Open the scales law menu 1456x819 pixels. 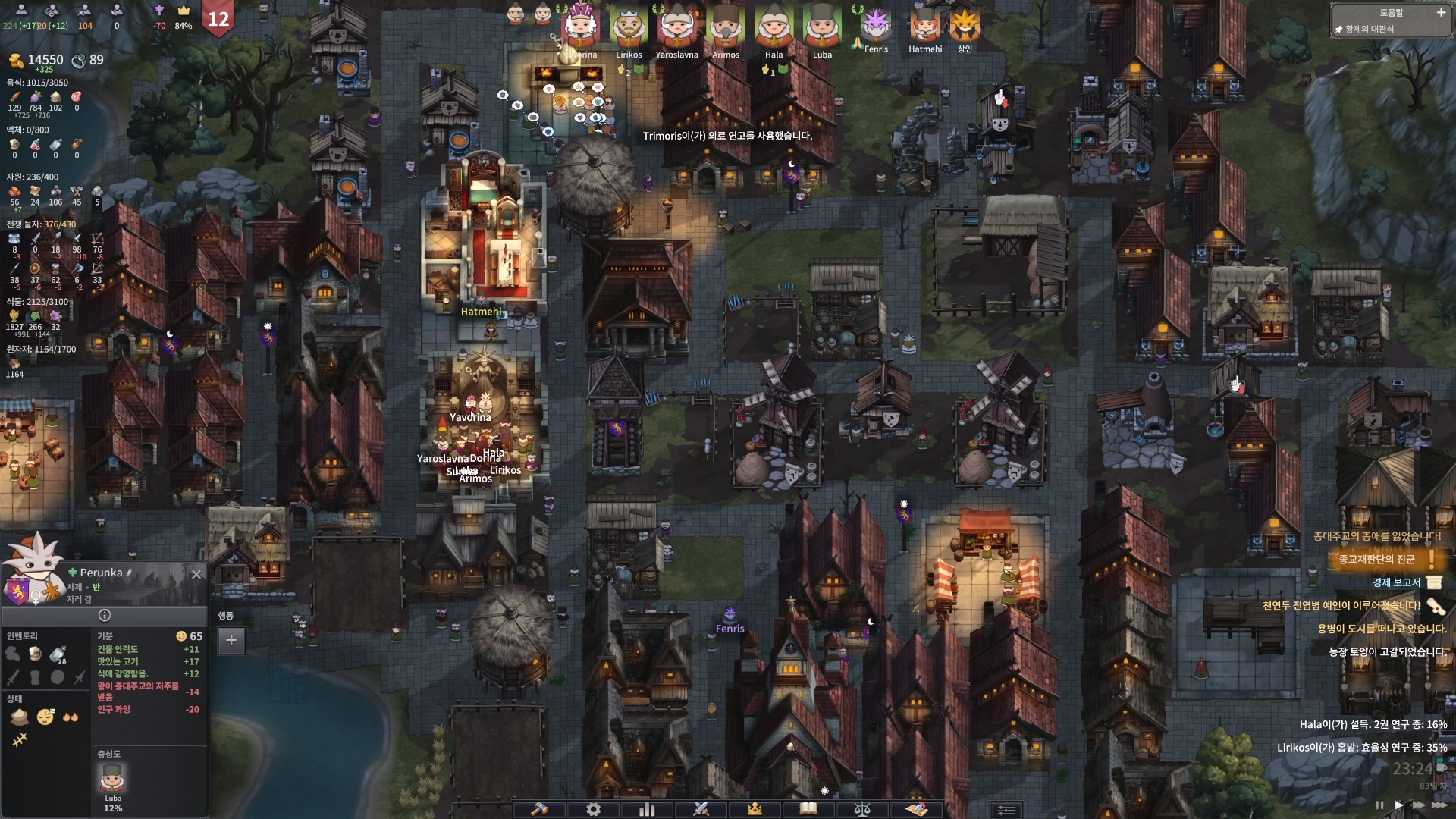click(x=862, y=809)
